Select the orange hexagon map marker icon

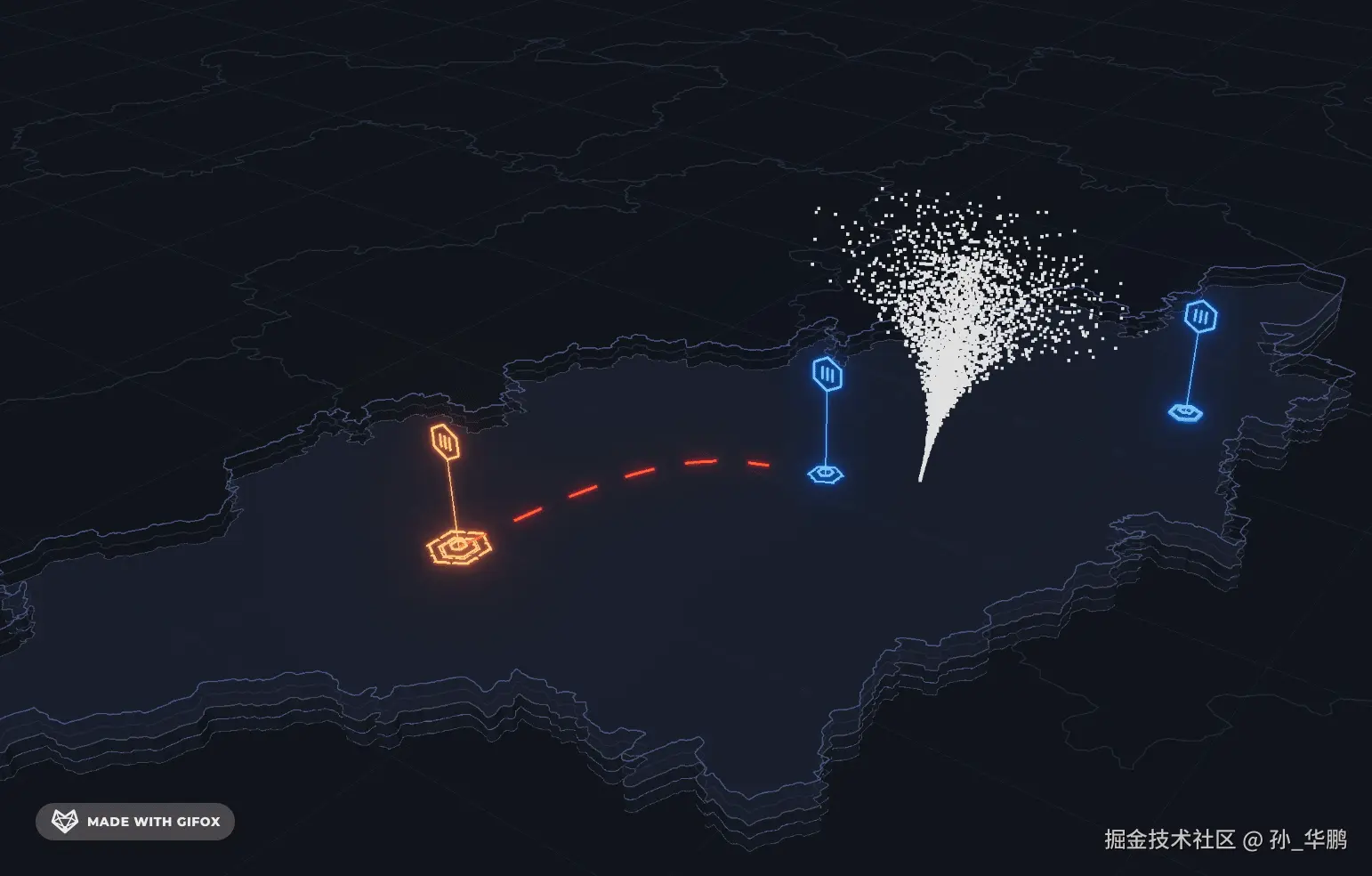pos(445,441)
